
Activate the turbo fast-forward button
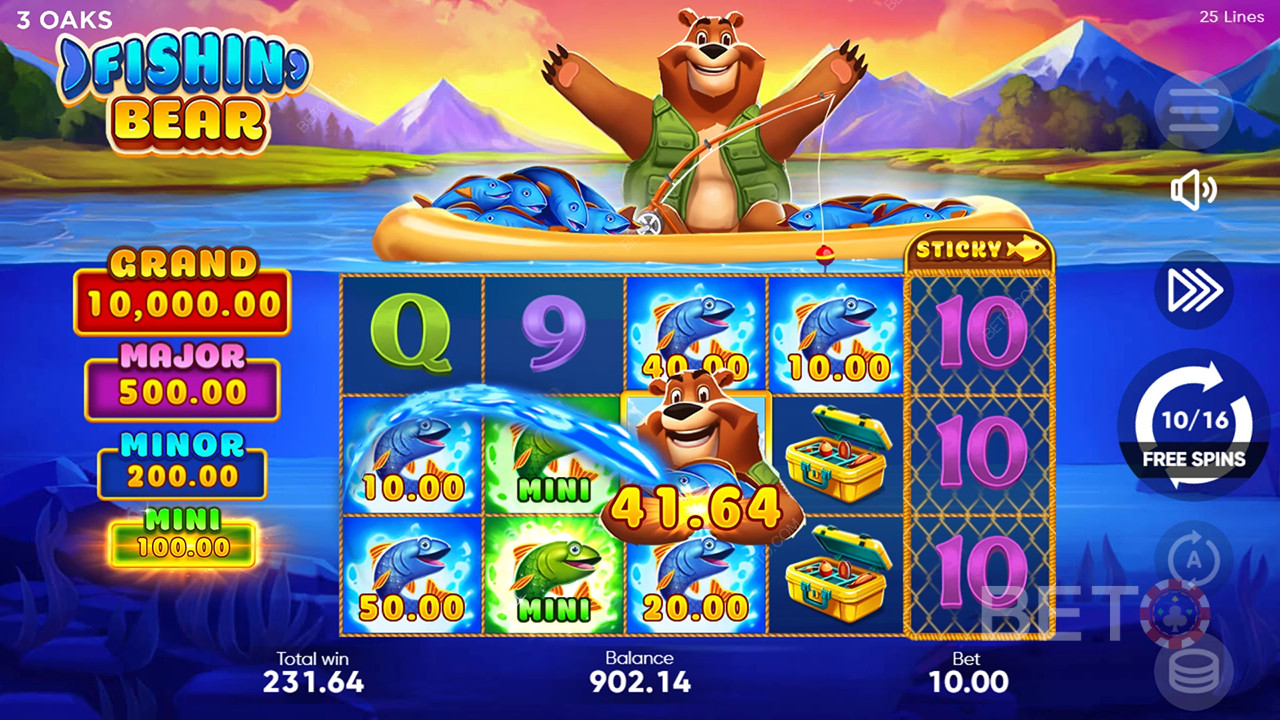click(x=1193, y=290)
